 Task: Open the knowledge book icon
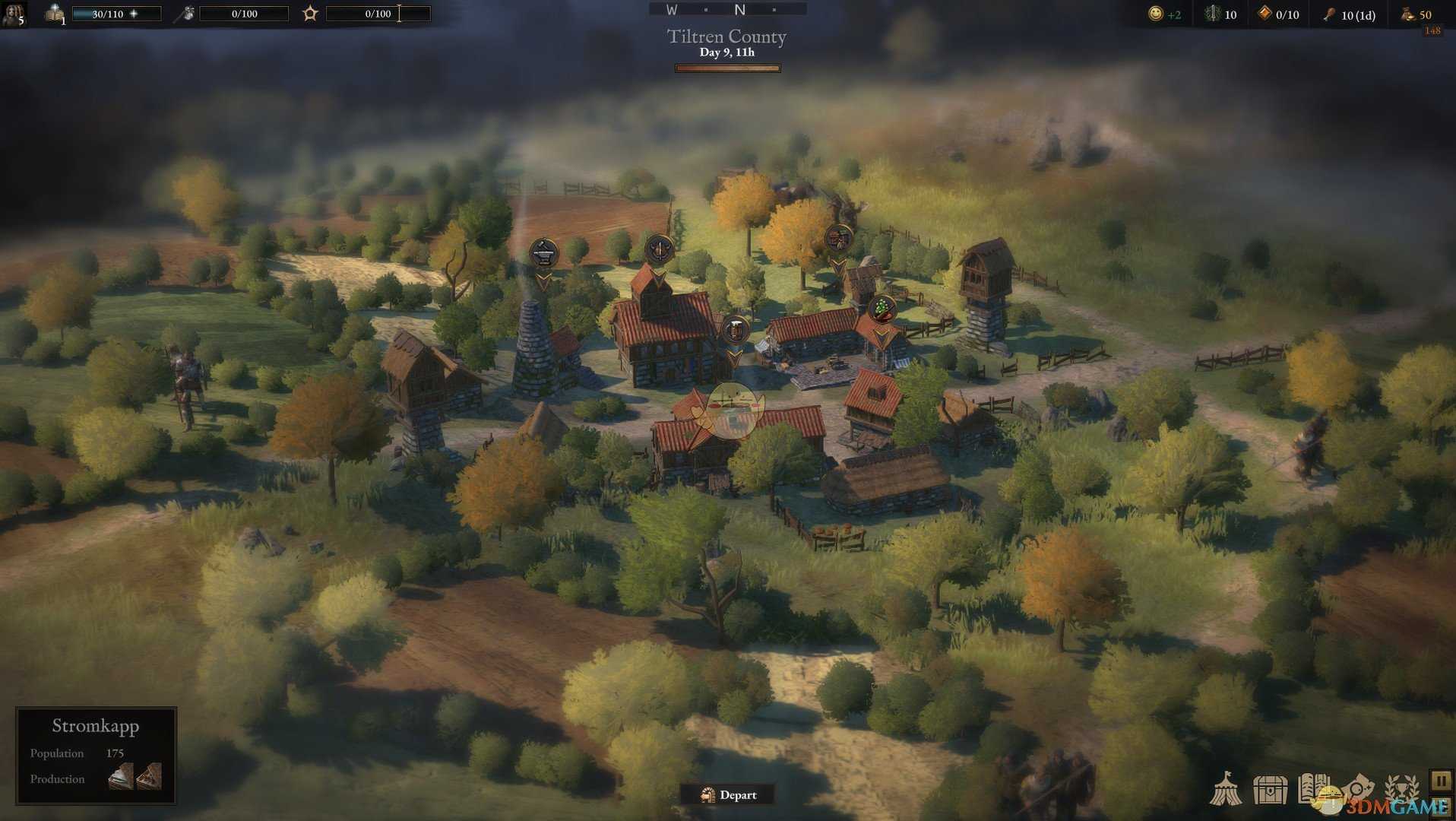pos(55,13)
